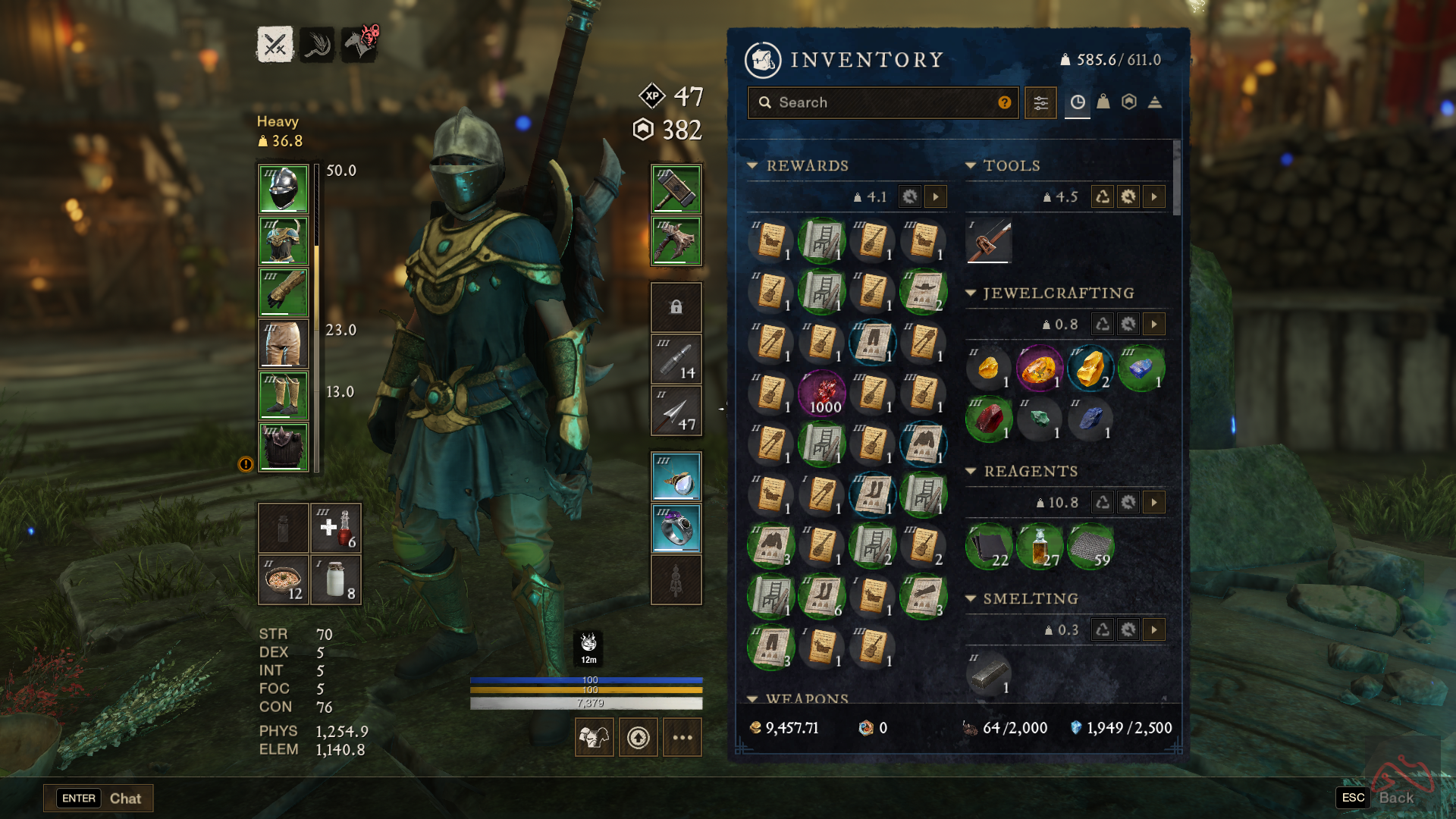
Task: Select the crossed swords tab icon
Action: 275,45
